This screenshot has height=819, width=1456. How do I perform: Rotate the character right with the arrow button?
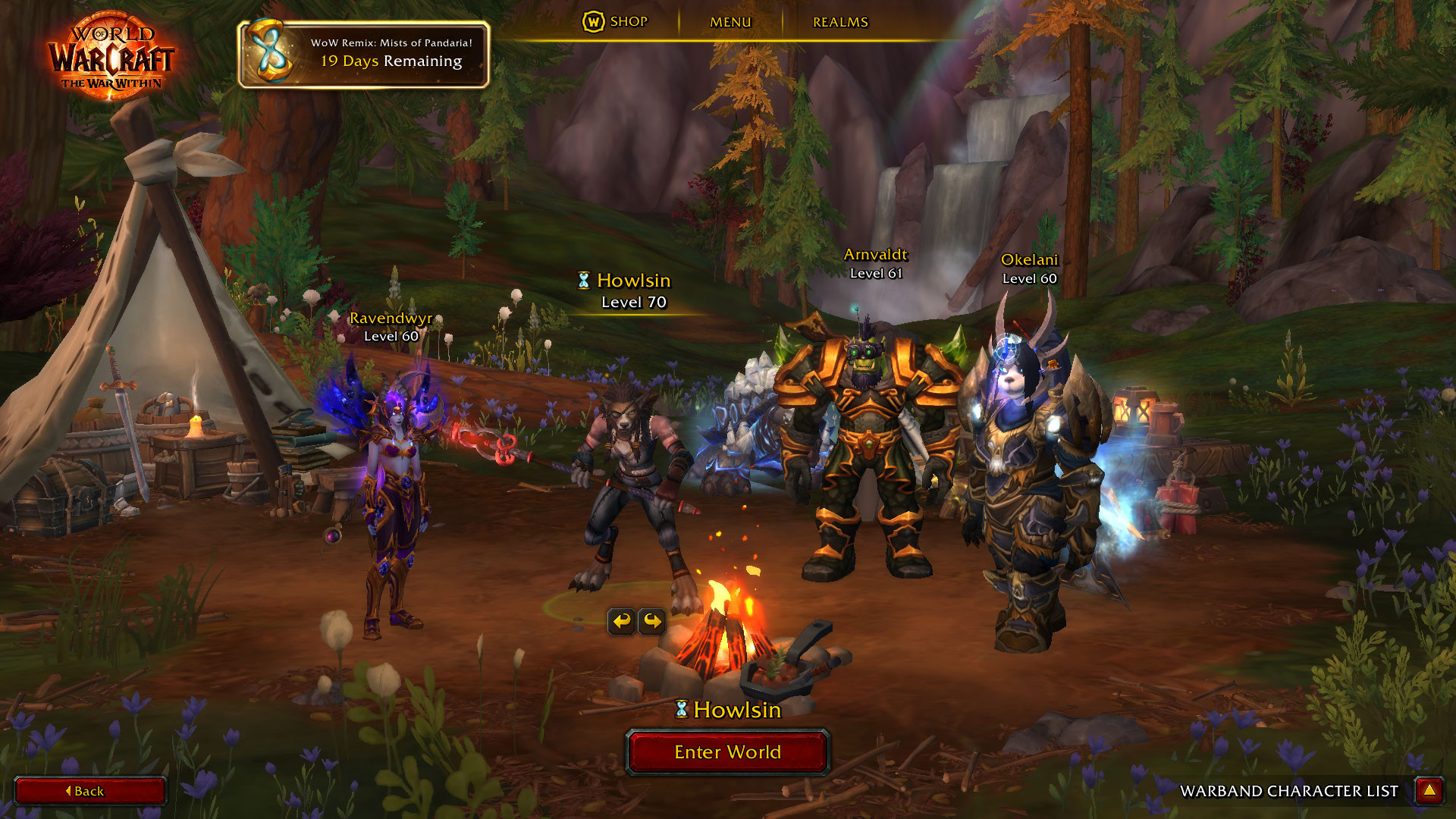(x=652, y=622)
